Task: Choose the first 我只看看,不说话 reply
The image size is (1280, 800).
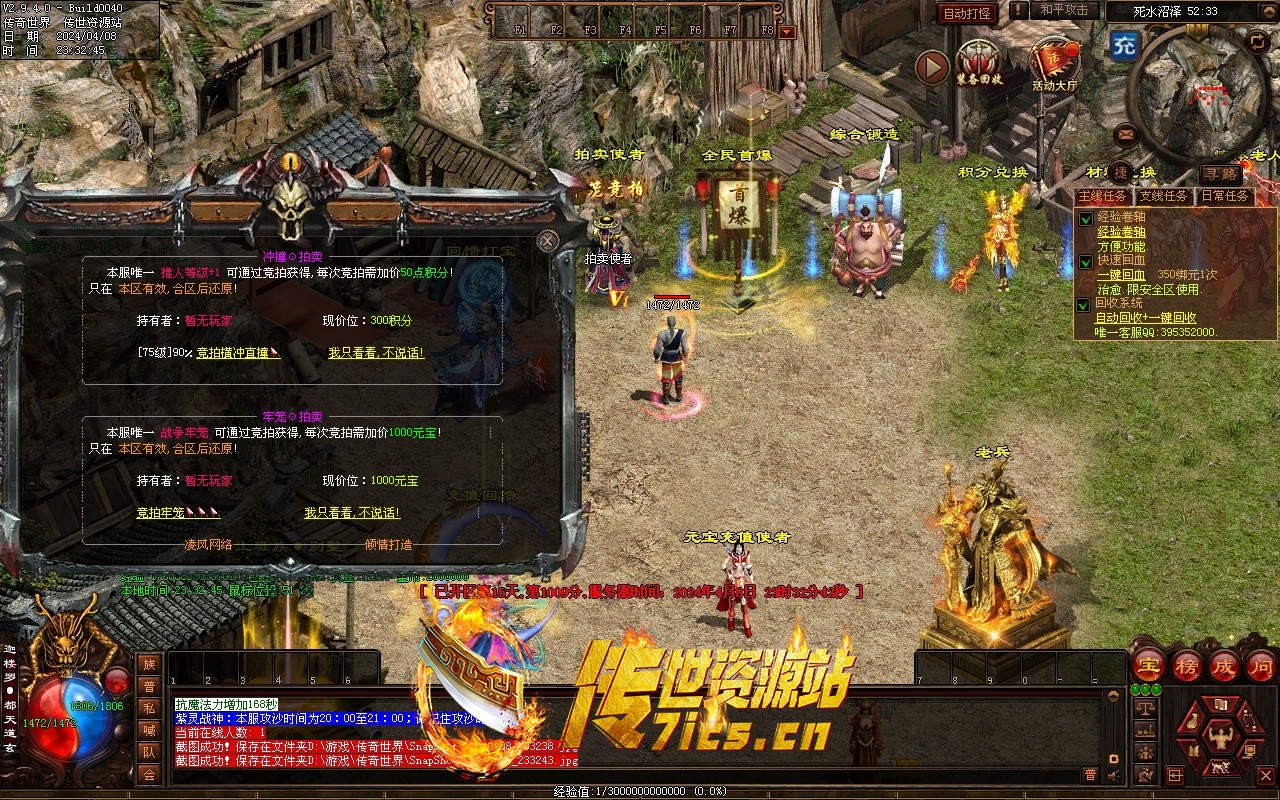Action: 376,353
